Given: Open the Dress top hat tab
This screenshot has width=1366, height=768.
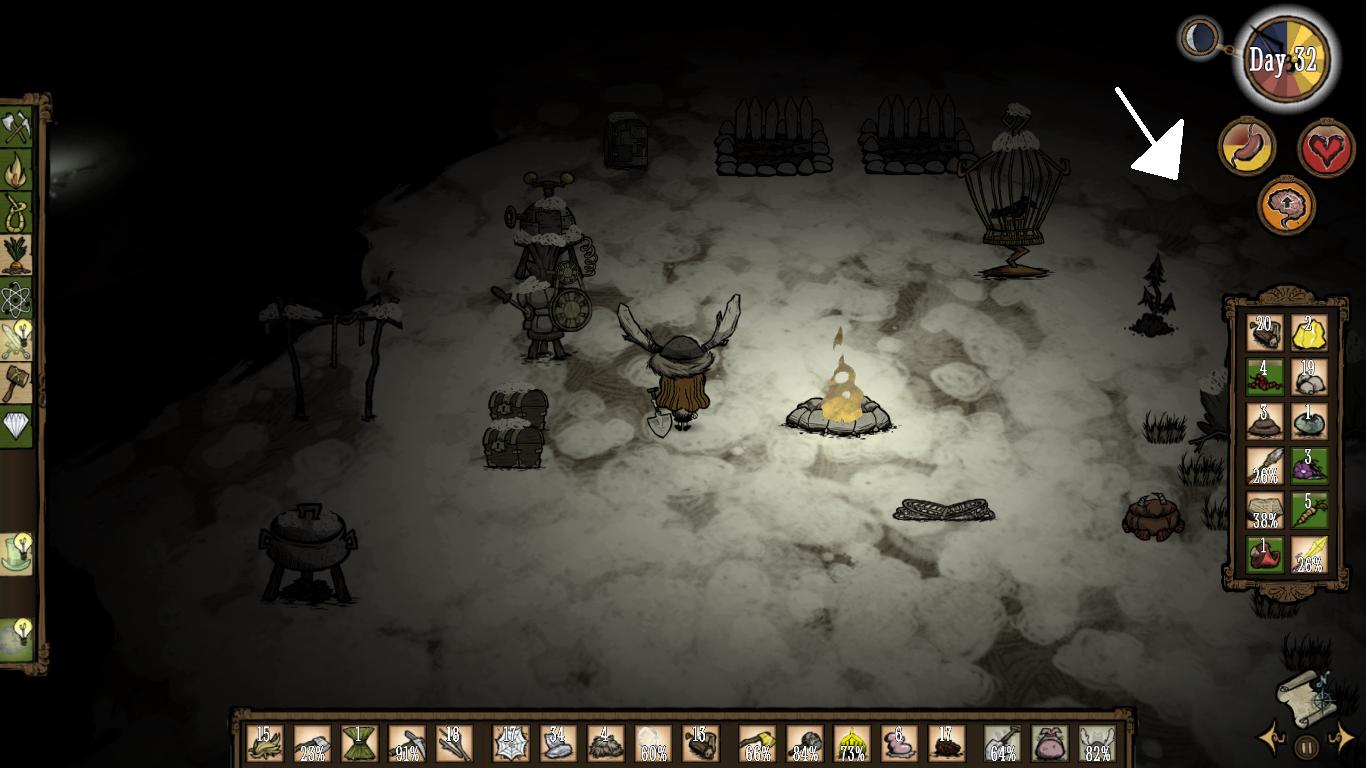Looking at the screenshot, I should (17, 553).
